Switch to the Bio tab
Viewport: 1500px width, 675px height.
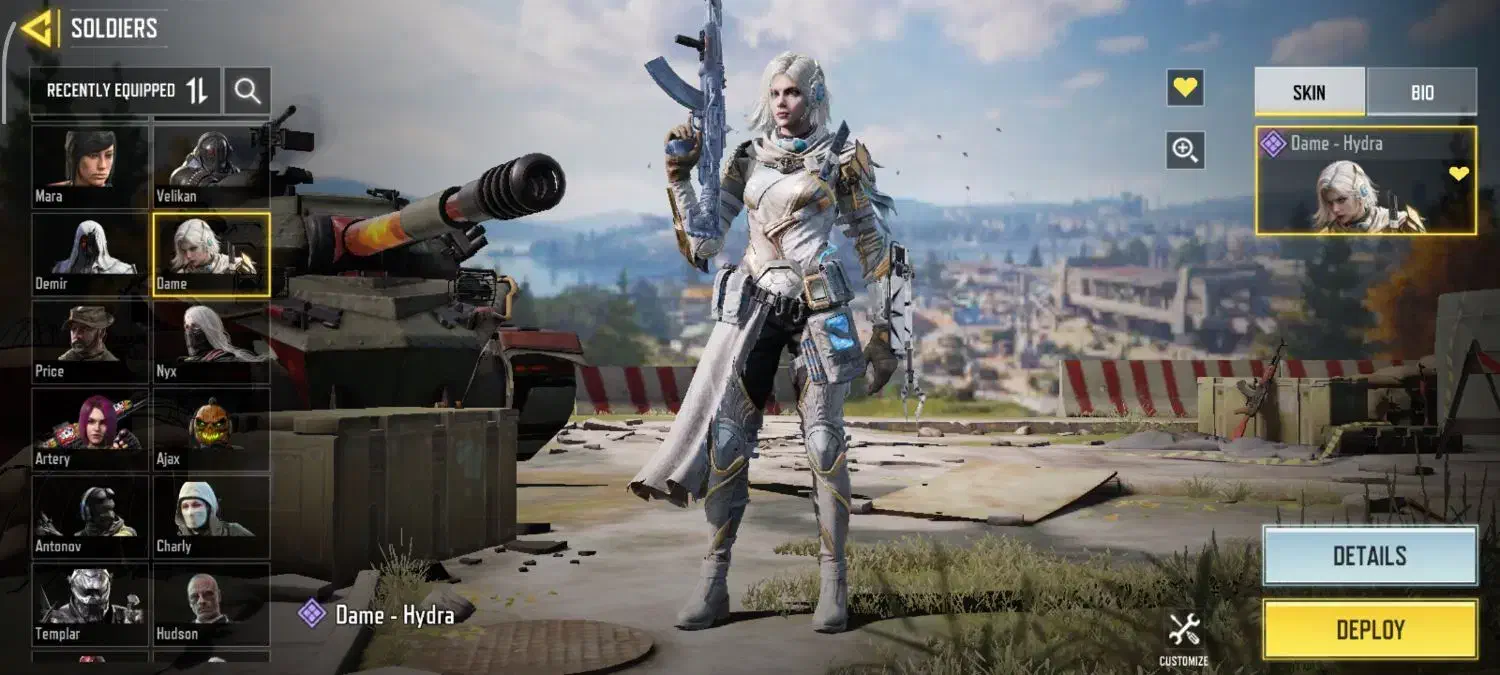1422,92
